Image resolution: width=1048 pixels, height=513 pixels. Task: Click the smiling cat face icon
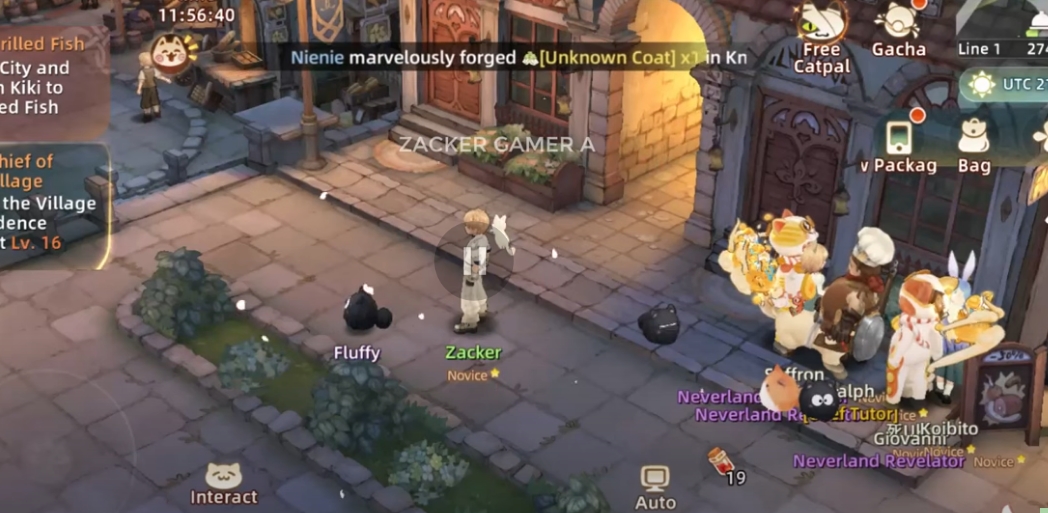[x=169, y=51]
